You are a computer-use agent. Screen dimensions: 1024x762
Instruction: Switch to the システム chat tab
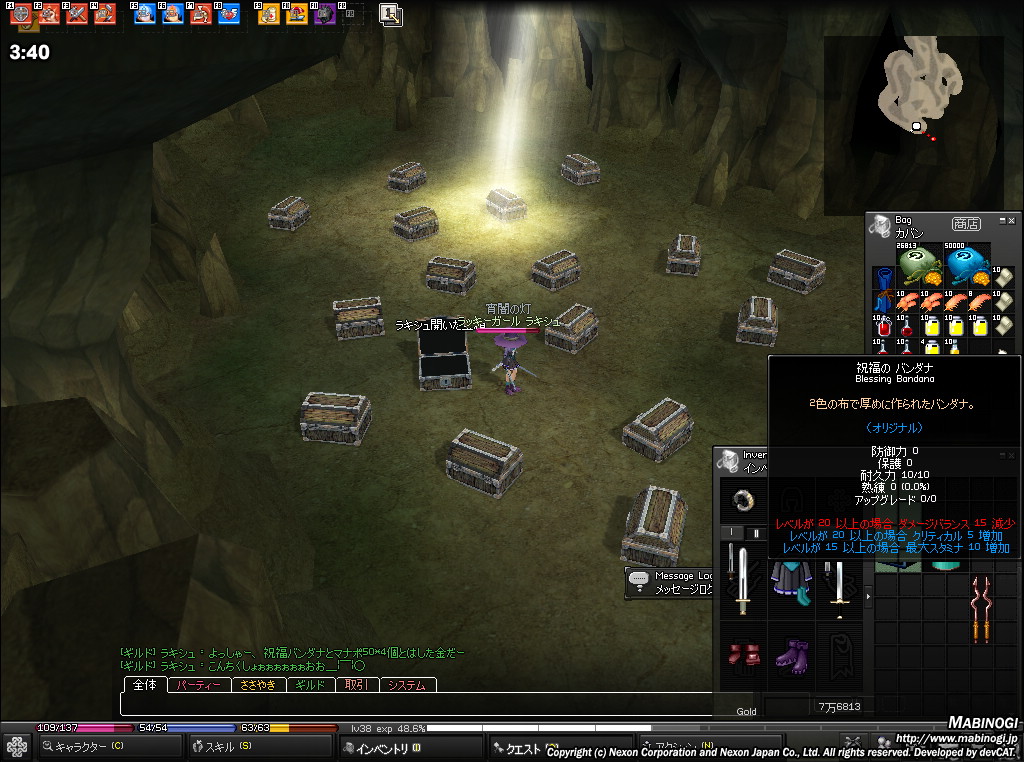pyautogui.click(x=407, y=685)
